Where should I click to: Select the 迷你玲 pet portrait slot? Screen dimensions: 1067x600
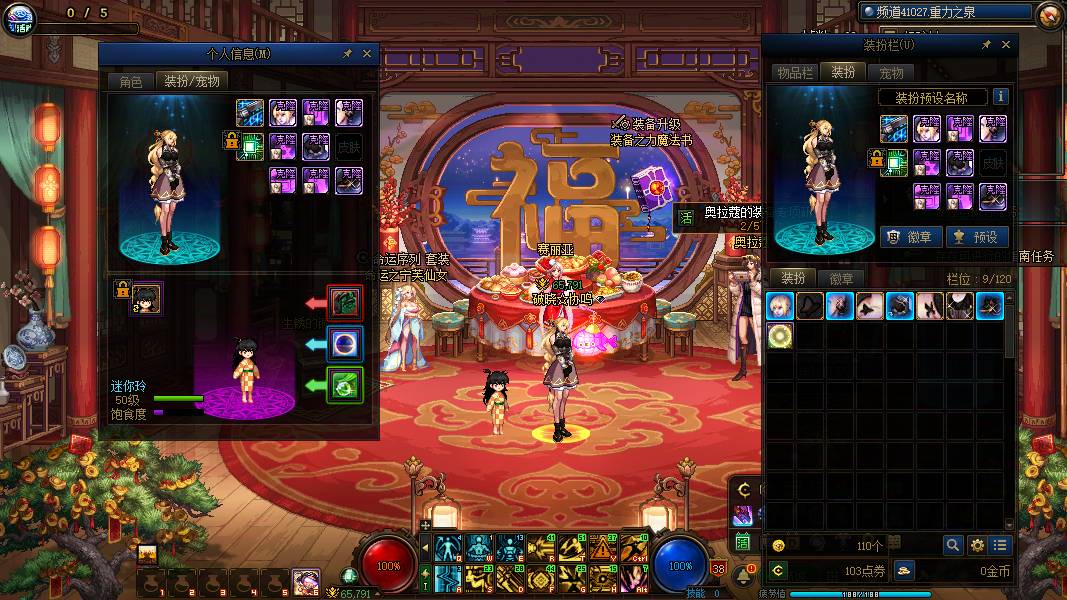(x=147, y=297)
